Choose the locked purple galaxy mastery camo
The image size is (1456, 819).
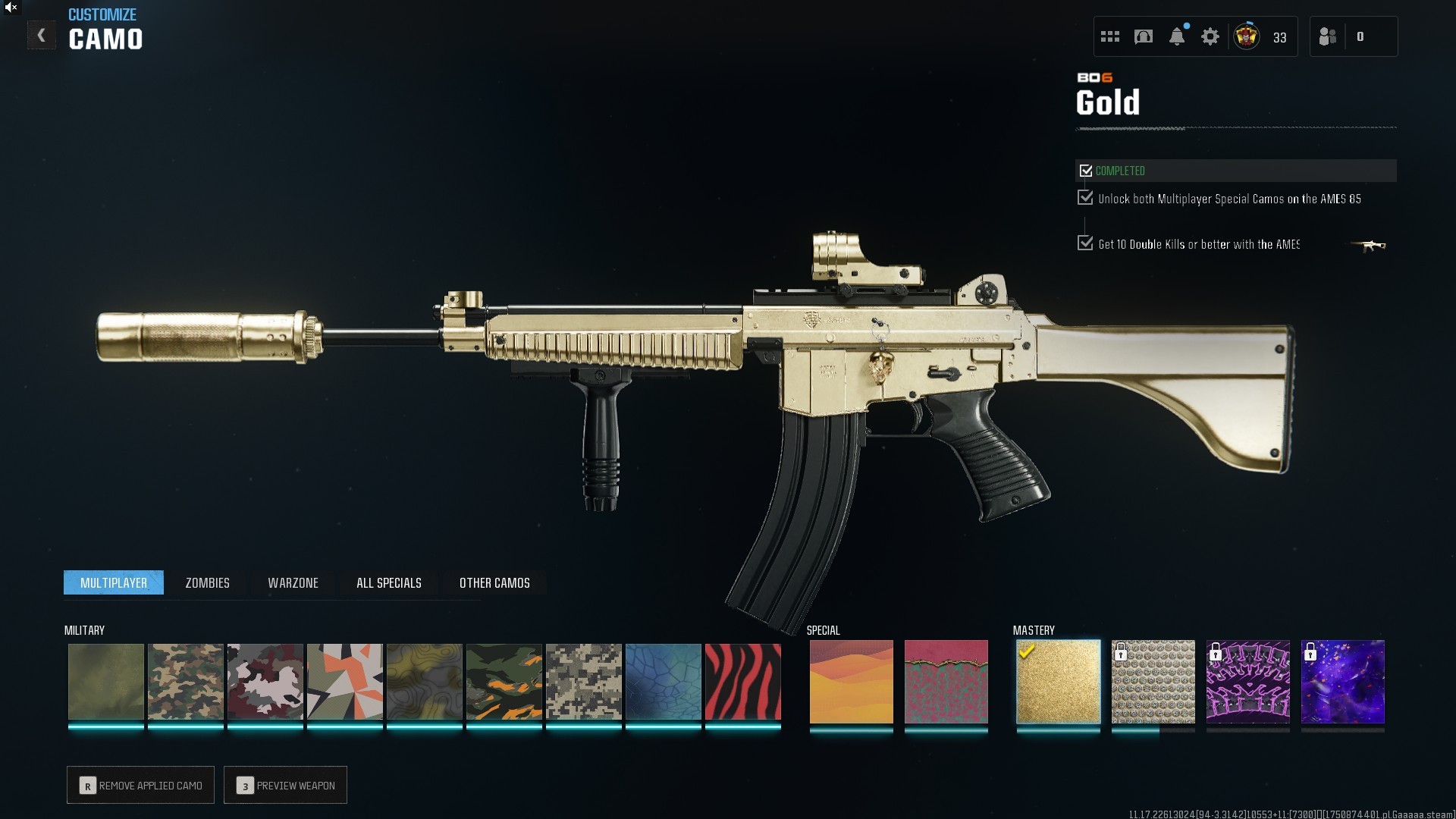tap(1342, 681)
